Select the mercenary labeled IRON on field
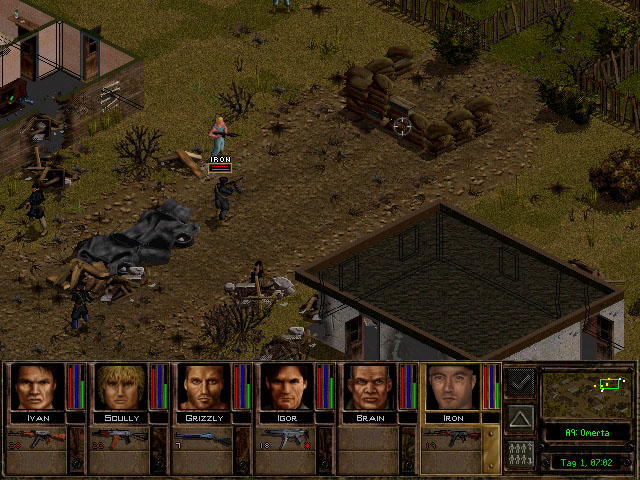 click(x=219, y=134)
